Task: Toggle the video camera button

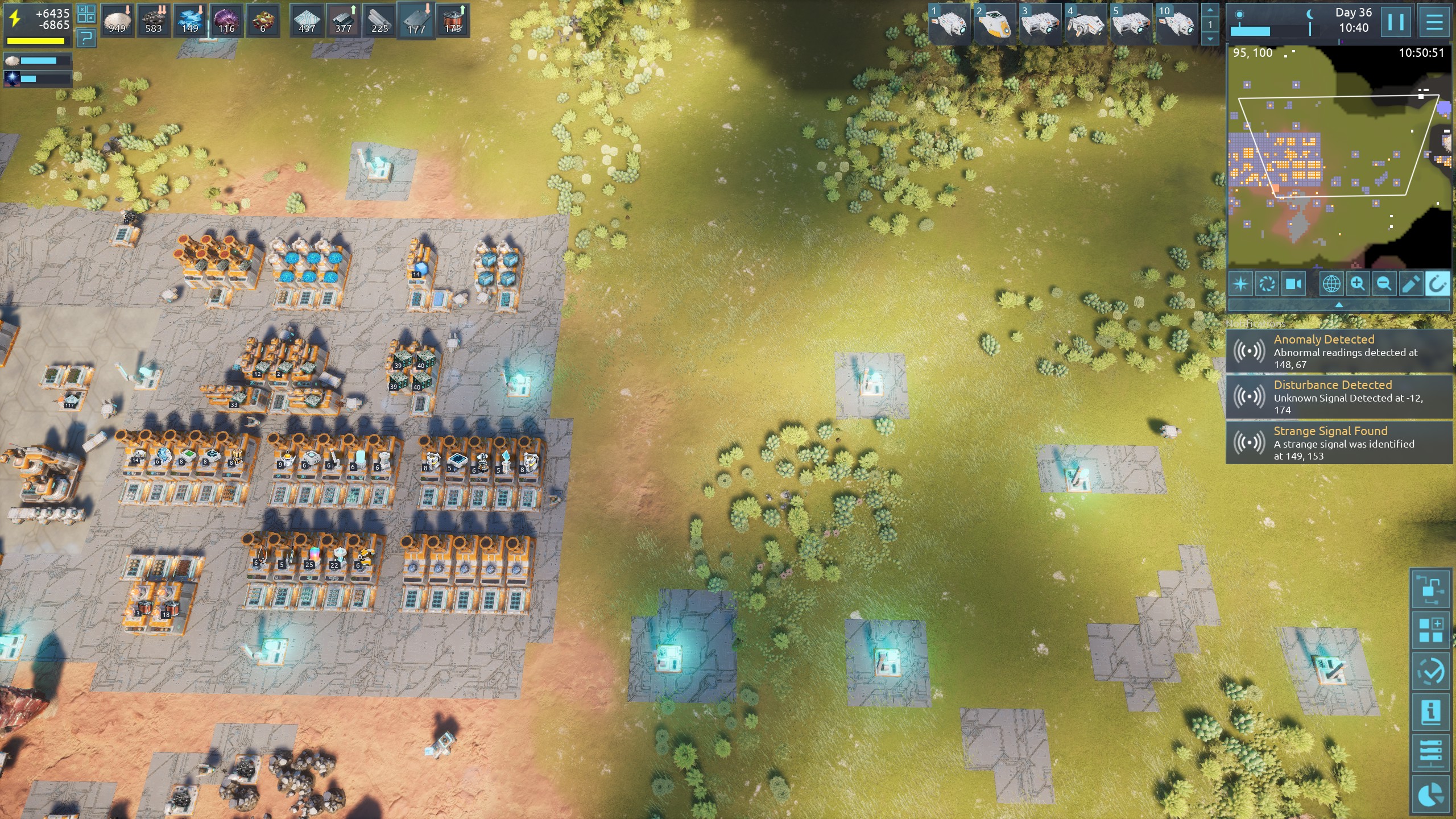Action: click(1293, 283)
